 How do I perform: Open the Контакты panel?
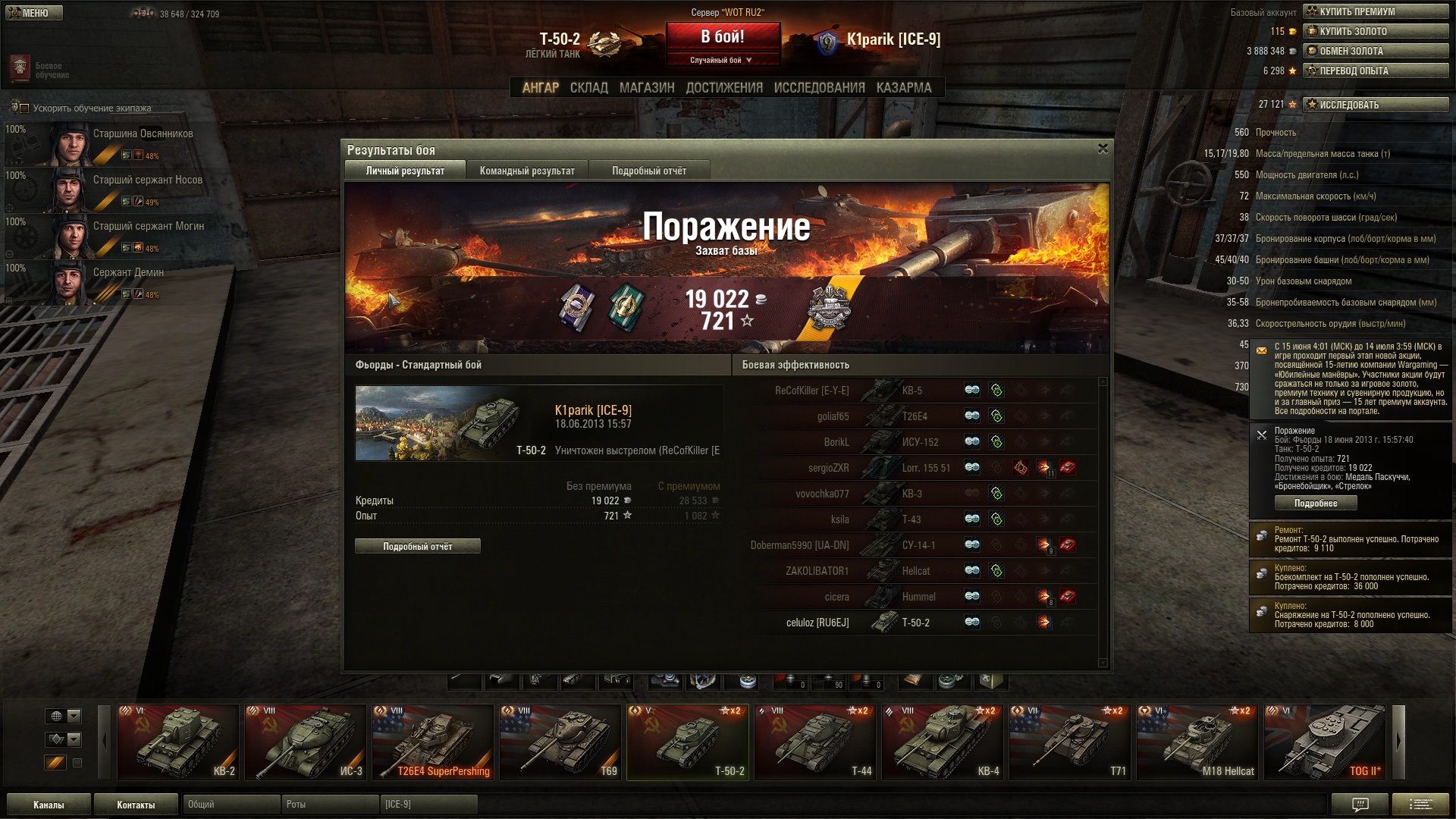tap(136, 805)
